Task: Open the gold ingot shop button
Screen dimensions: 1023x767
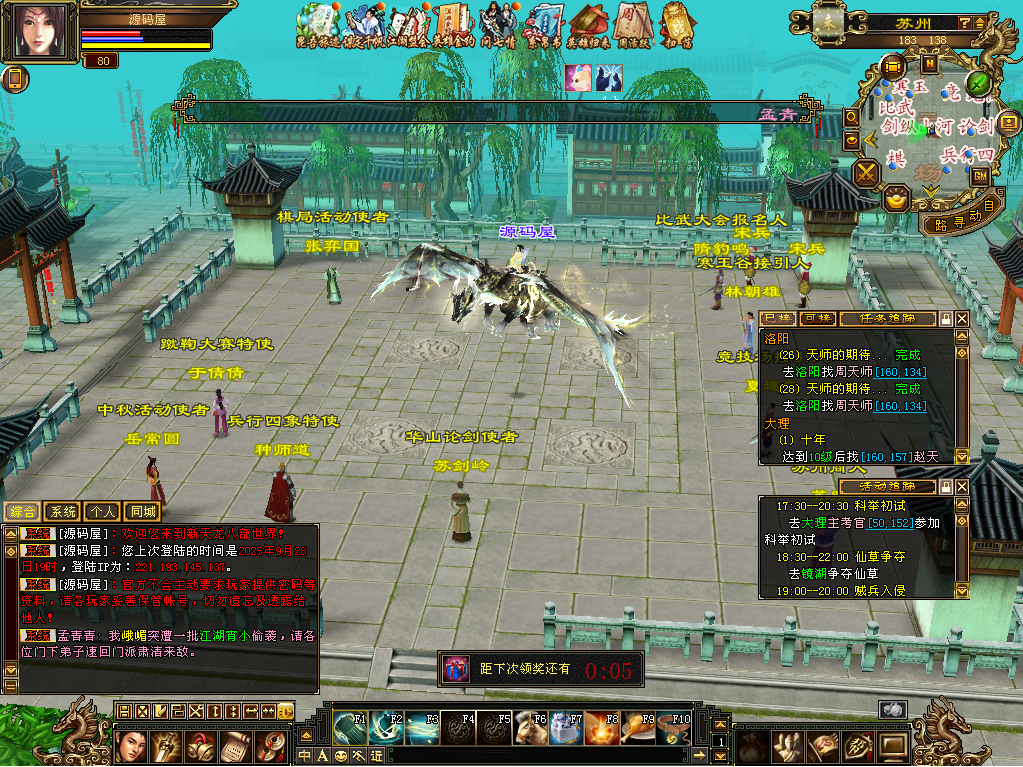Action: pyautogui.click(x=896, y=199)
